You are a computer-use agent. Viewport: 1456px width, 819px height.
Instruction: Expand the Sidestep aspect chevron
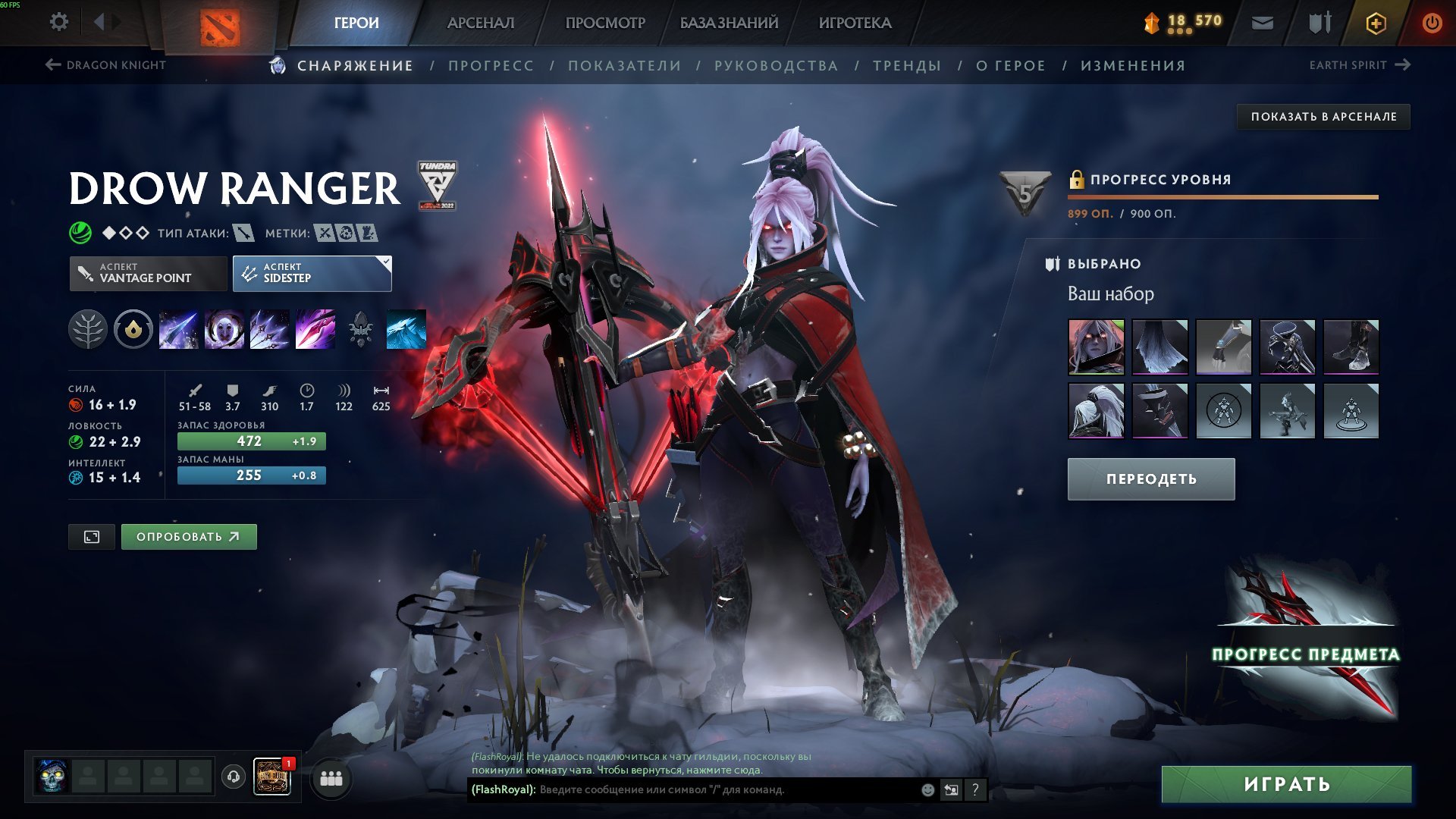click(385, 262)
